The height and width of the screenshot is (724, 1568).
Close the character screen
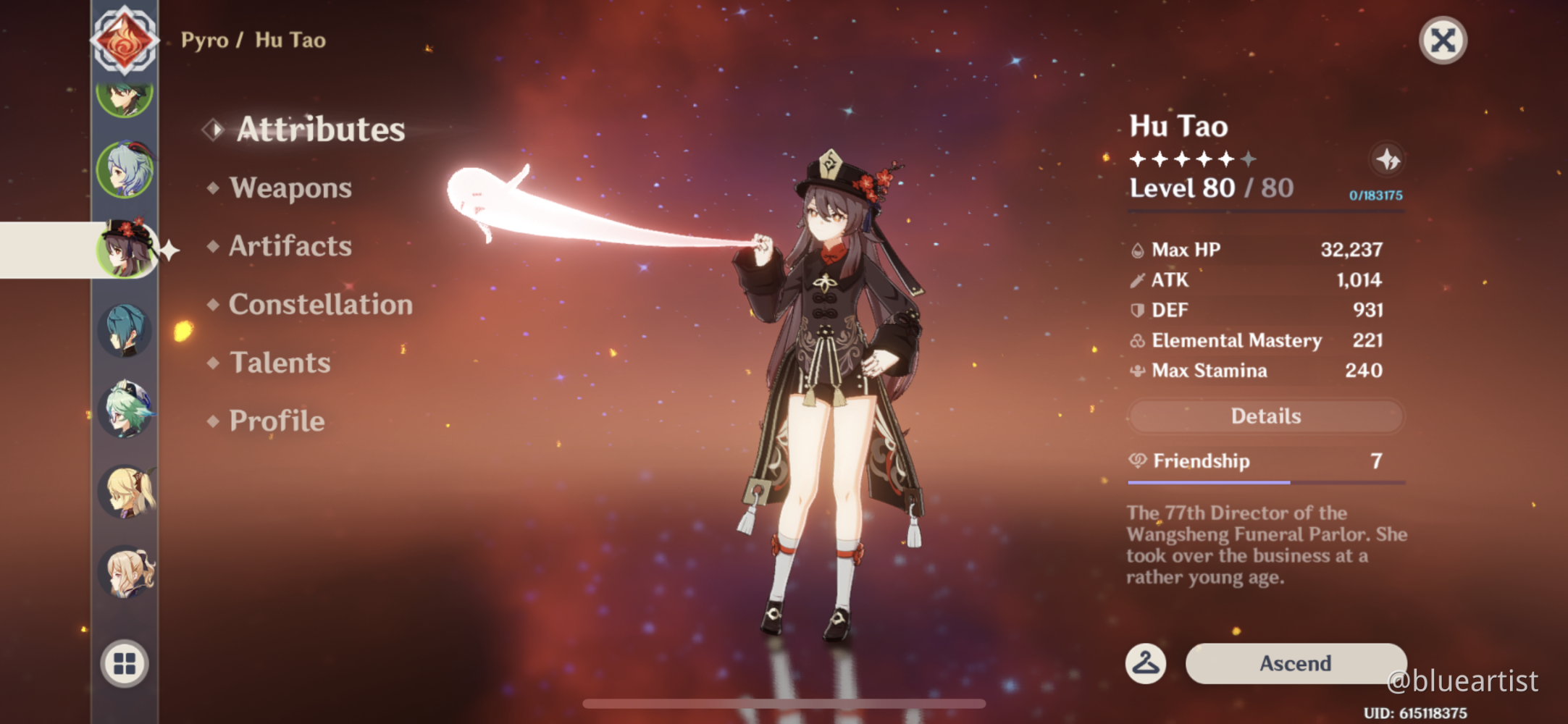[1443, 41]
